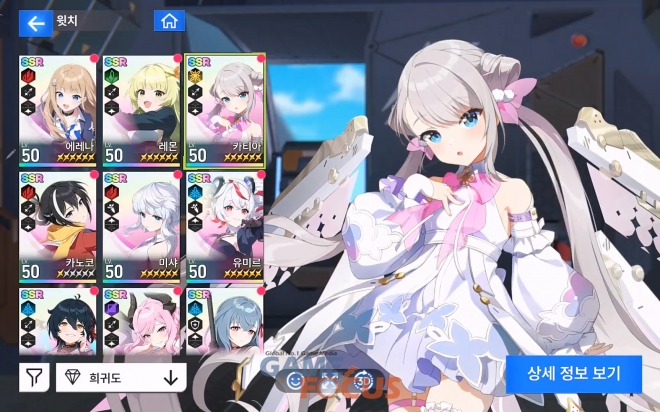
Task: Select the 카티아 character card
Action: (224, 110)
